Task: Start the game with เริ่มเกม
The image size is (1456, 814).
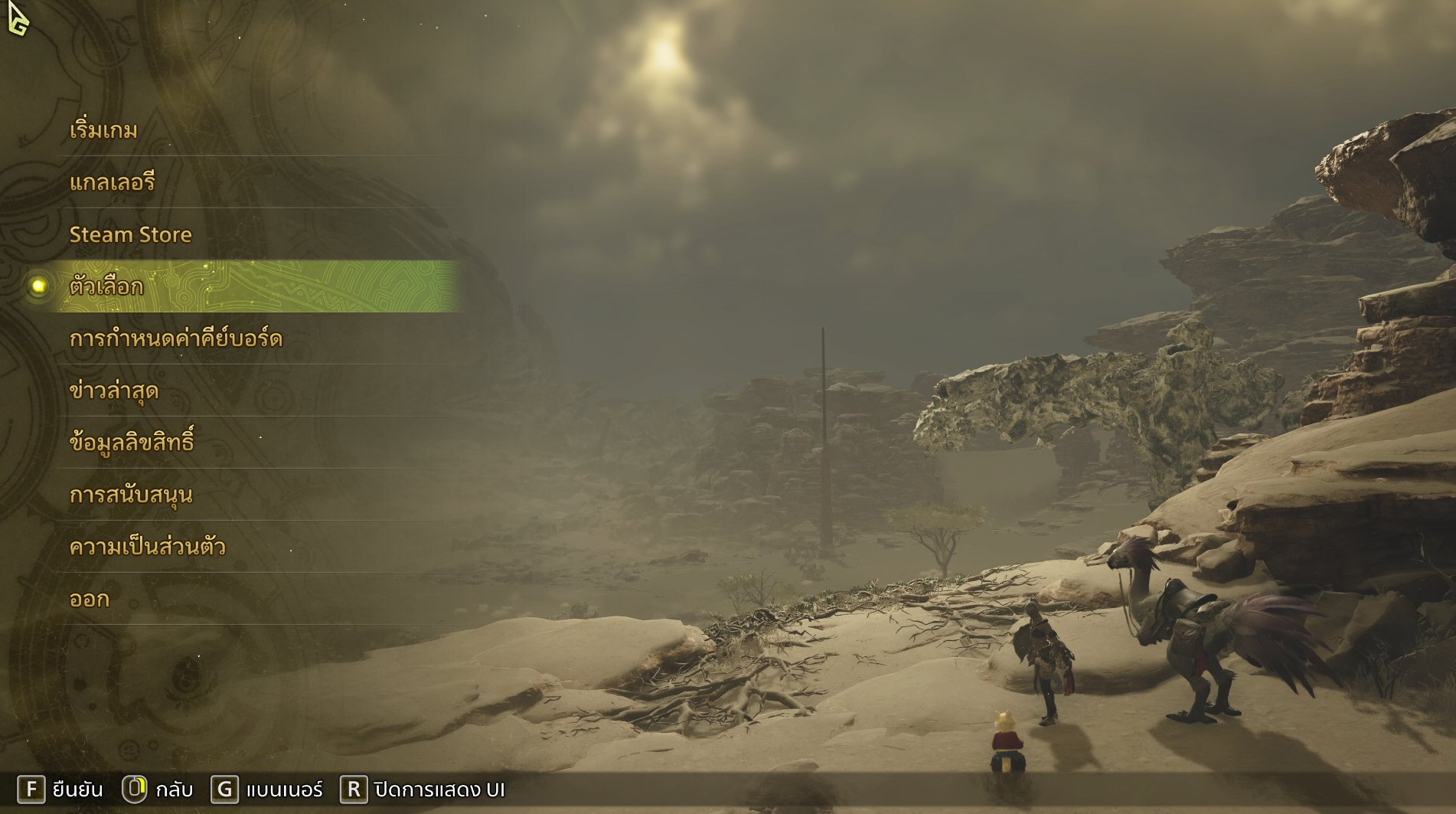Action: 103,130
